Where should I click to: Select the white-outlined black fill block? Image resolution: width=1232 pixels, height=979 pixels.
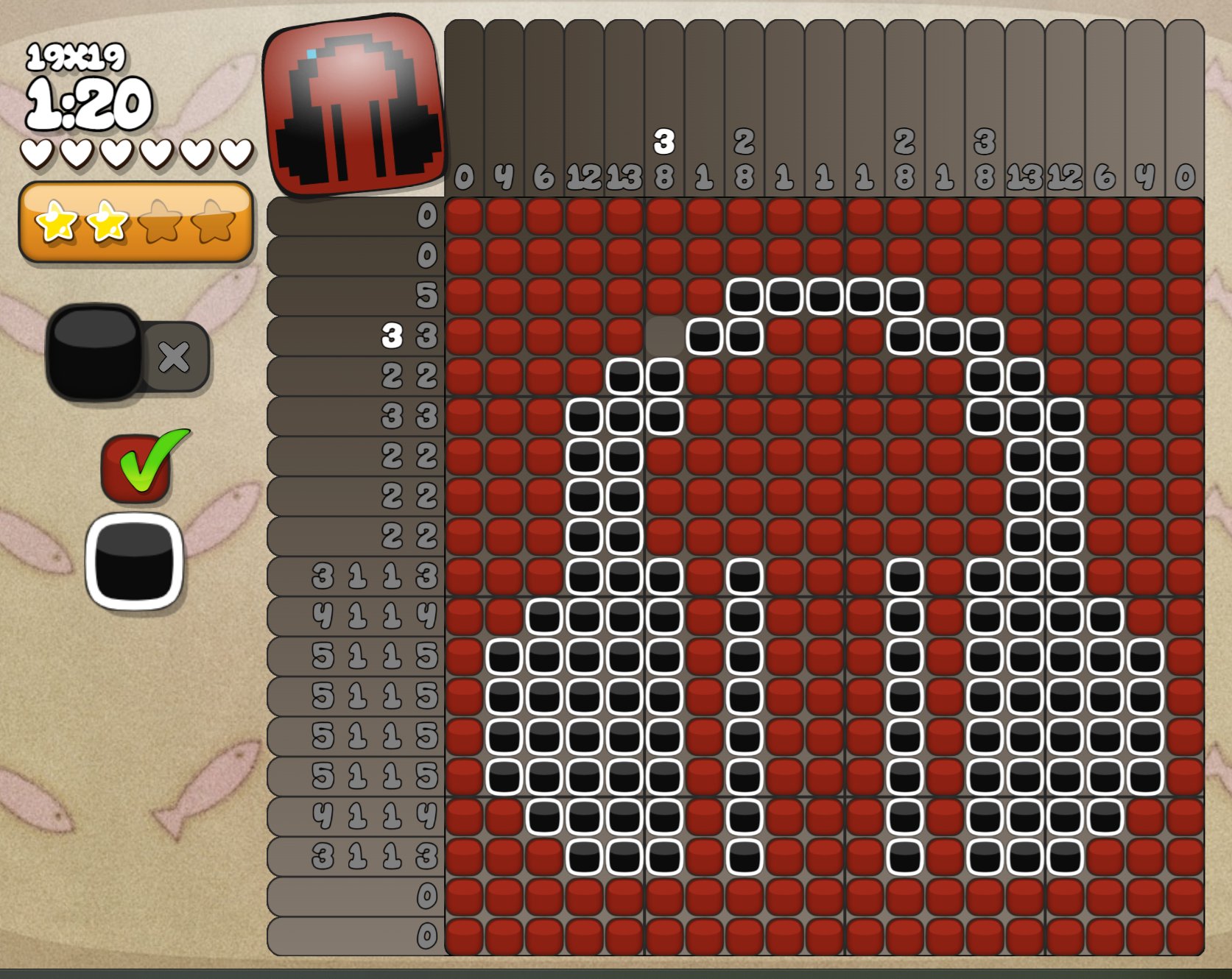(x=134, y=561)
